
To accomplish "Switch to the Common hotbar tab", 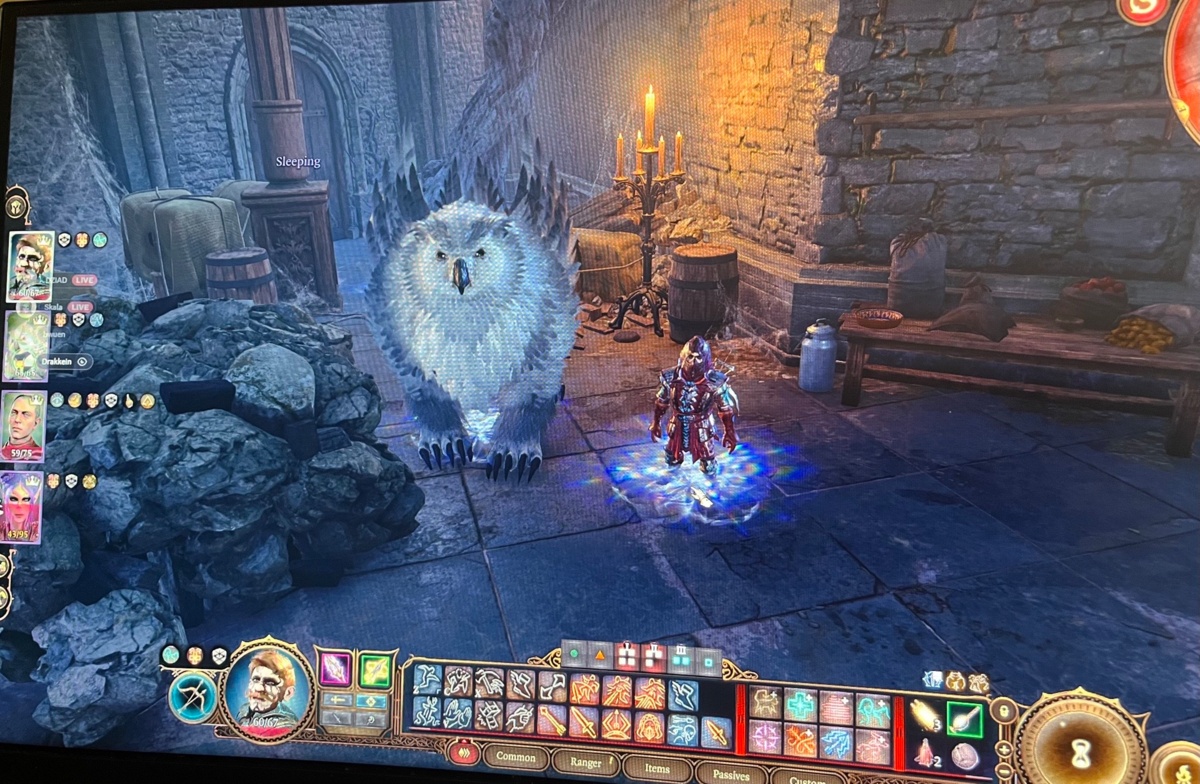I will click(x=516, y=757).
